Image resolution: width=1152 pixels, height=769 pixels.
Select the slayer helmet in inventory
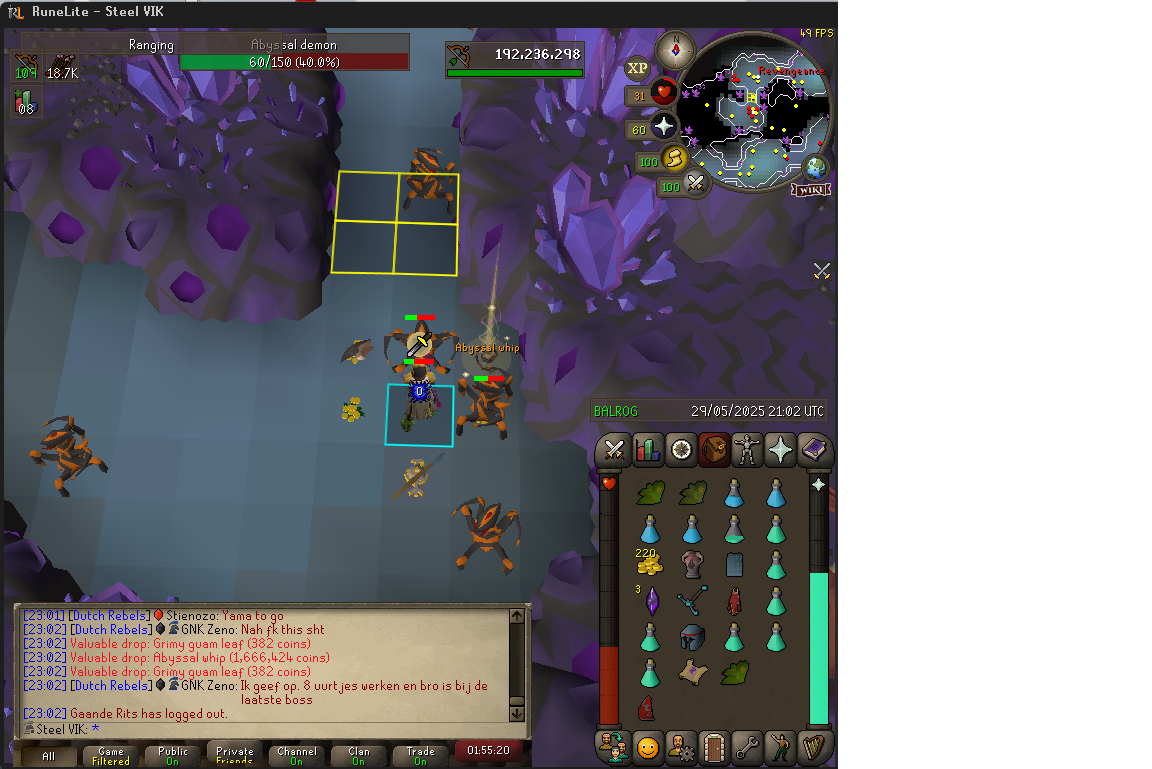click(692, 637)
